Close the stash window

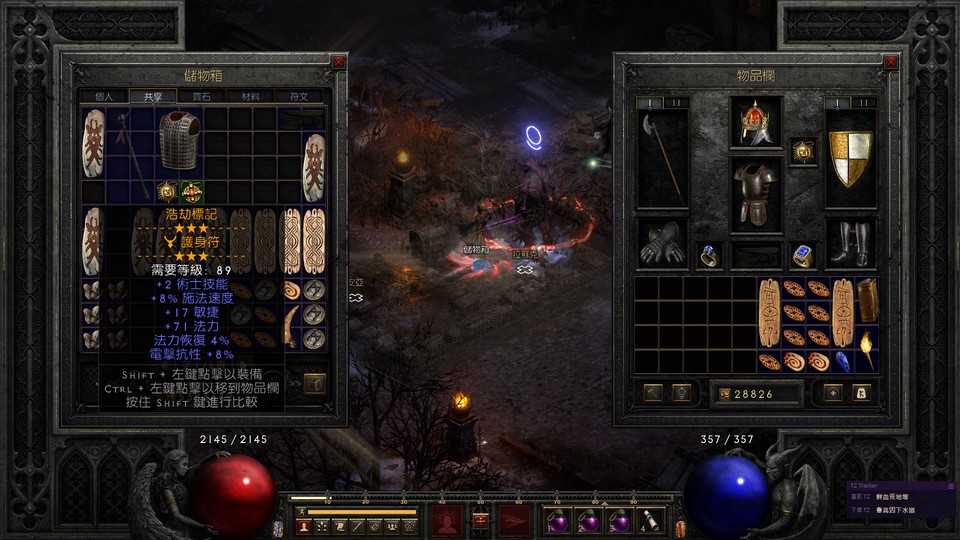click(338, 62)
